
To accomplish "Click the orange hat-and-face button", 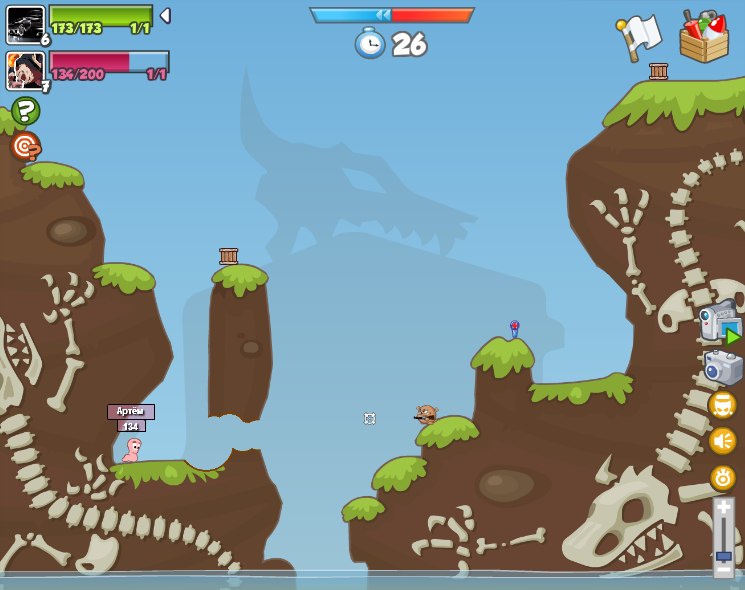I will pos(722,405).
